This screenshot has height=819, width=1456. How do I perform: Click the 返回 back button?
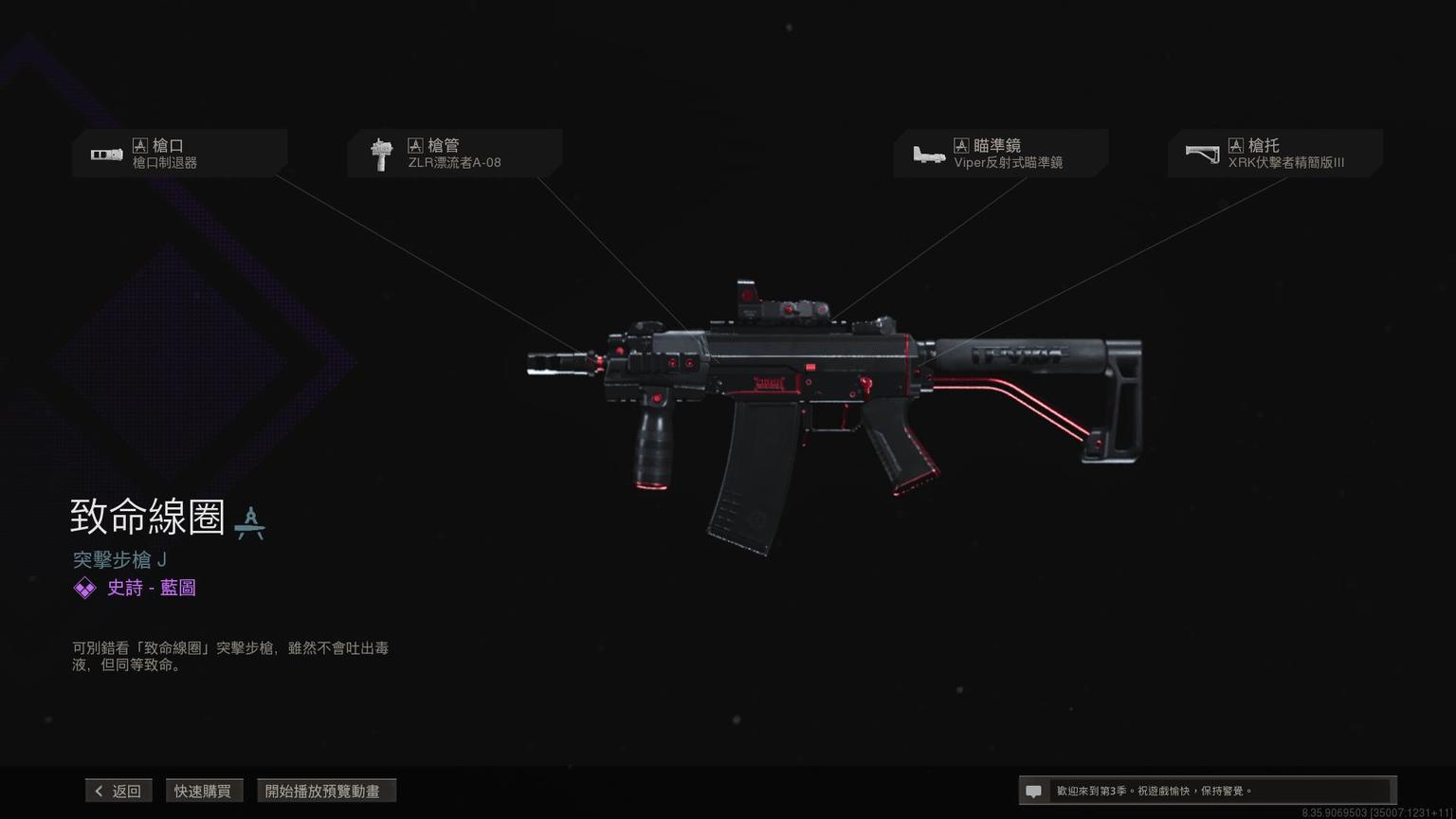(118, 791)
